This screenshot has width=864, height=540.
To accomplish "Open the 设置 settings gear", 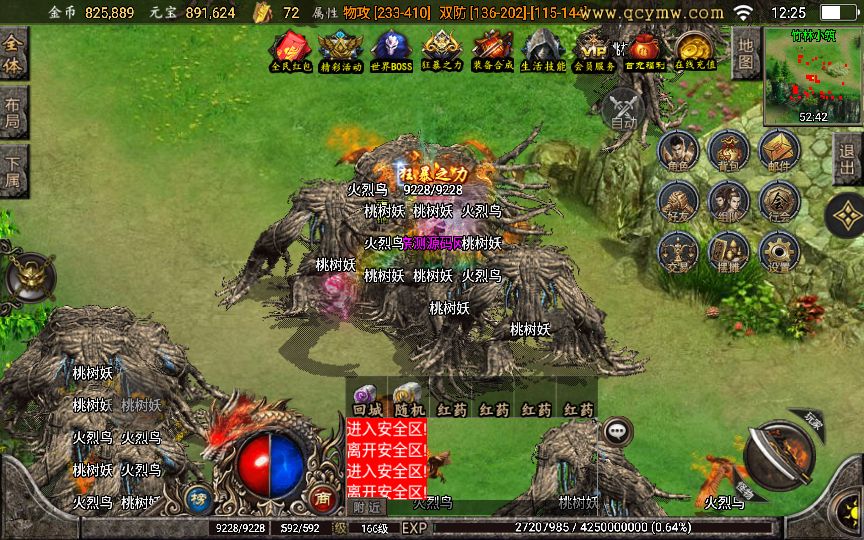I will (x=779, y=251).
